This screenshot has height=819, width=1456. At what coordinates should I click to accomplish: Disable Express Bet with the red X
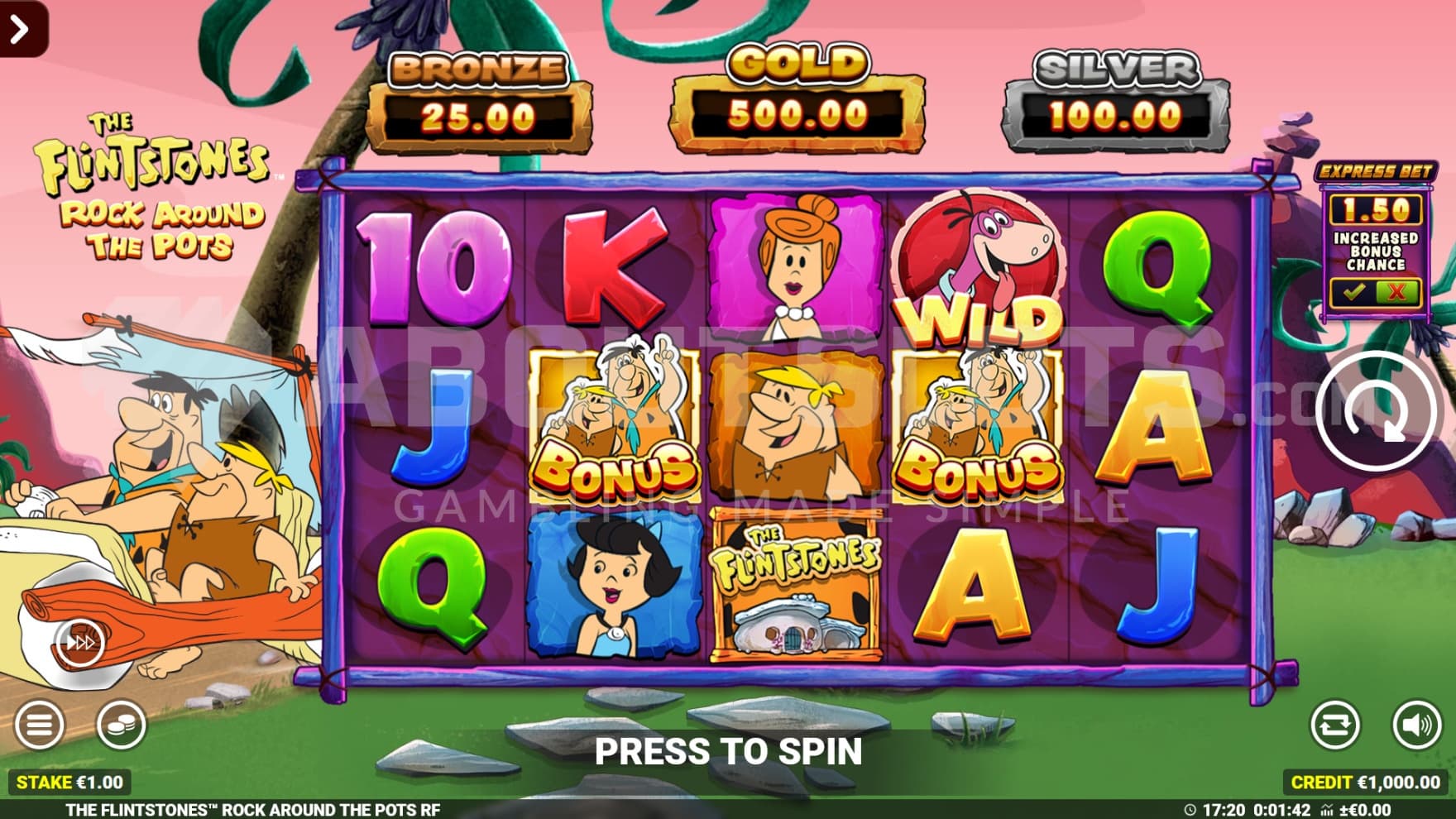pos(1396,292)
